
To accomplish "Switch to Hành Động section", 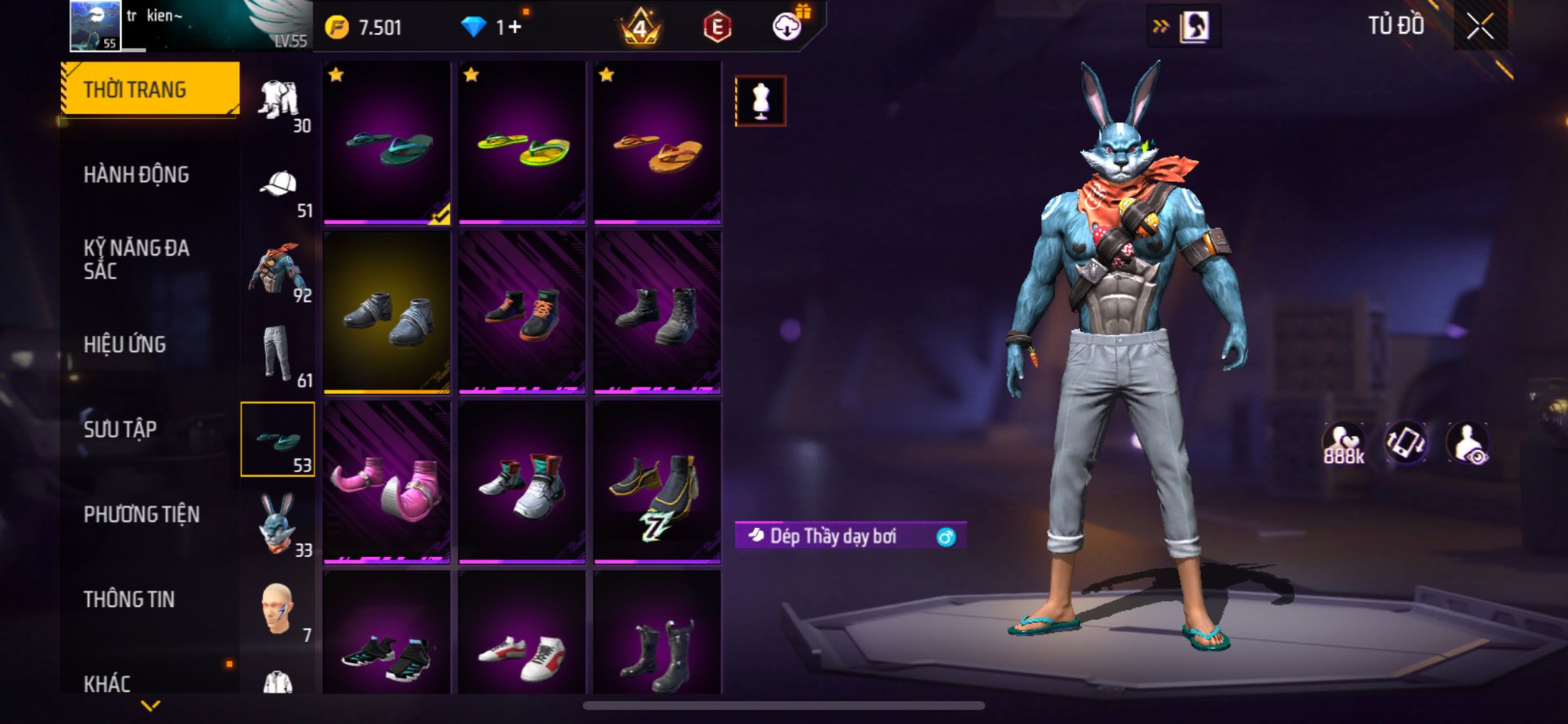I will pos(136,174).
